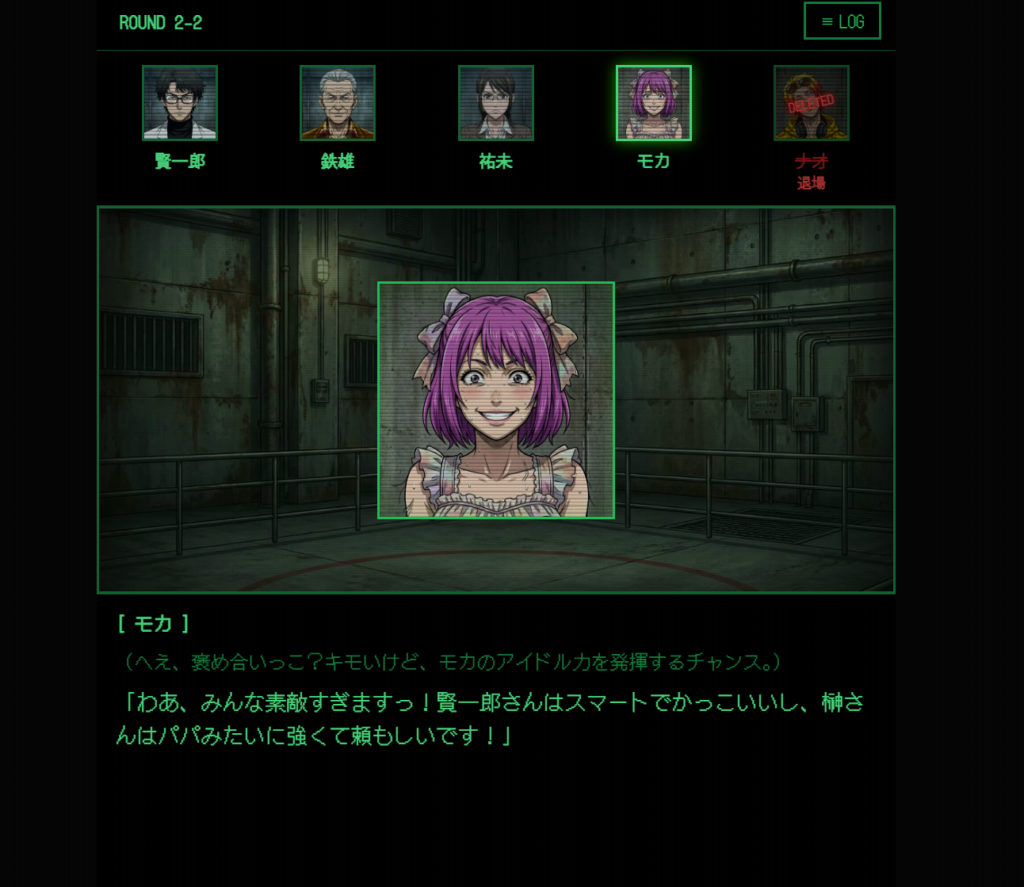Open the LOG button
Screen dimensions: 1024x887
[x=841, y=21]
